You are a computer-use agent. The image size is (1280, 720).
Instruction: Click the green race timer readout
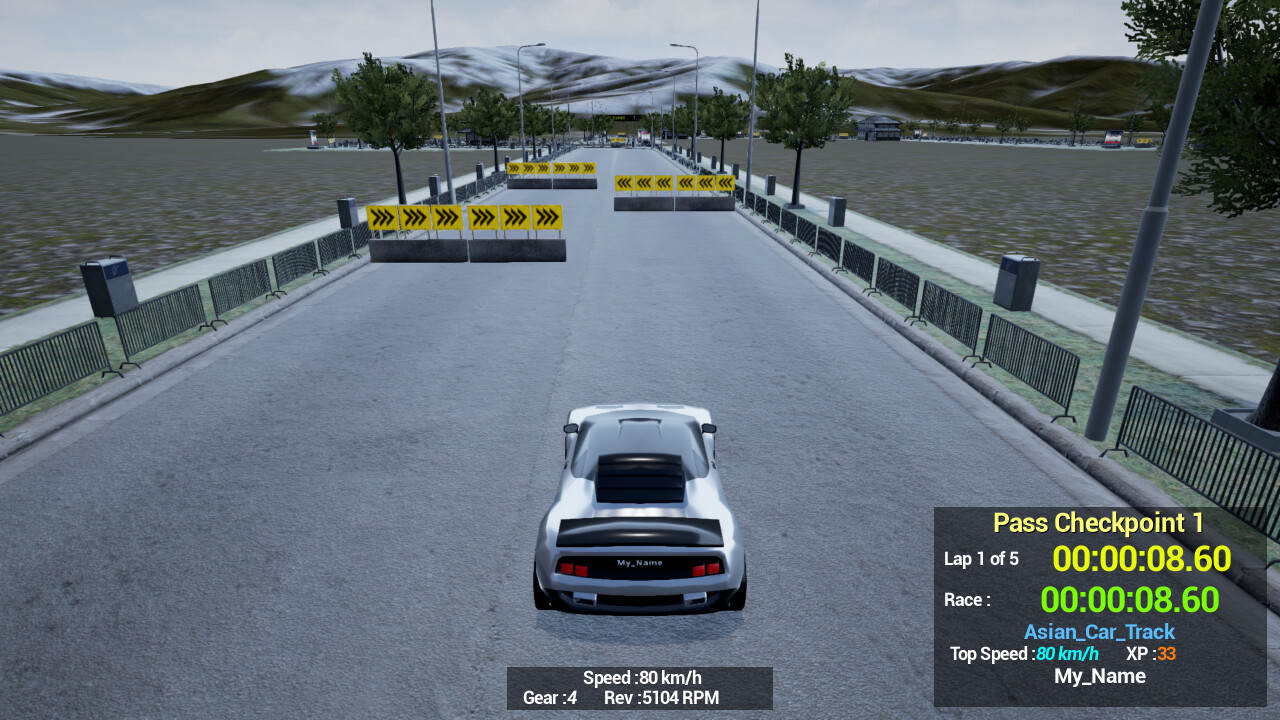point(1130,600)
